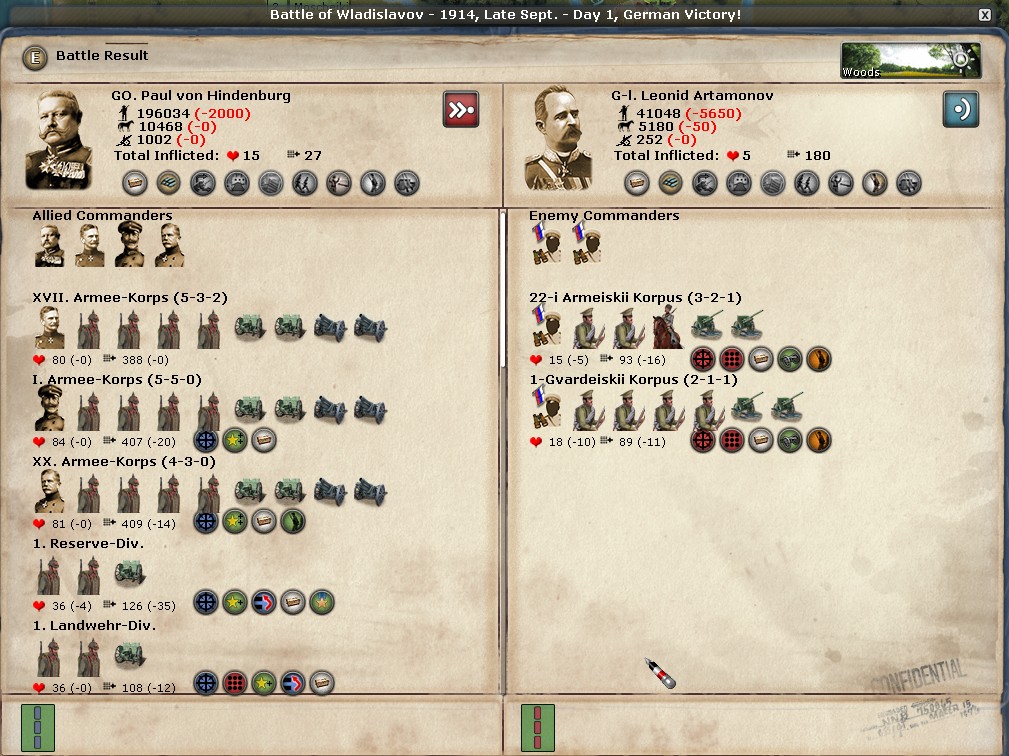
Task: Click the first 1. Reserve-Div. infantry unit
Action: pos(50,573)
